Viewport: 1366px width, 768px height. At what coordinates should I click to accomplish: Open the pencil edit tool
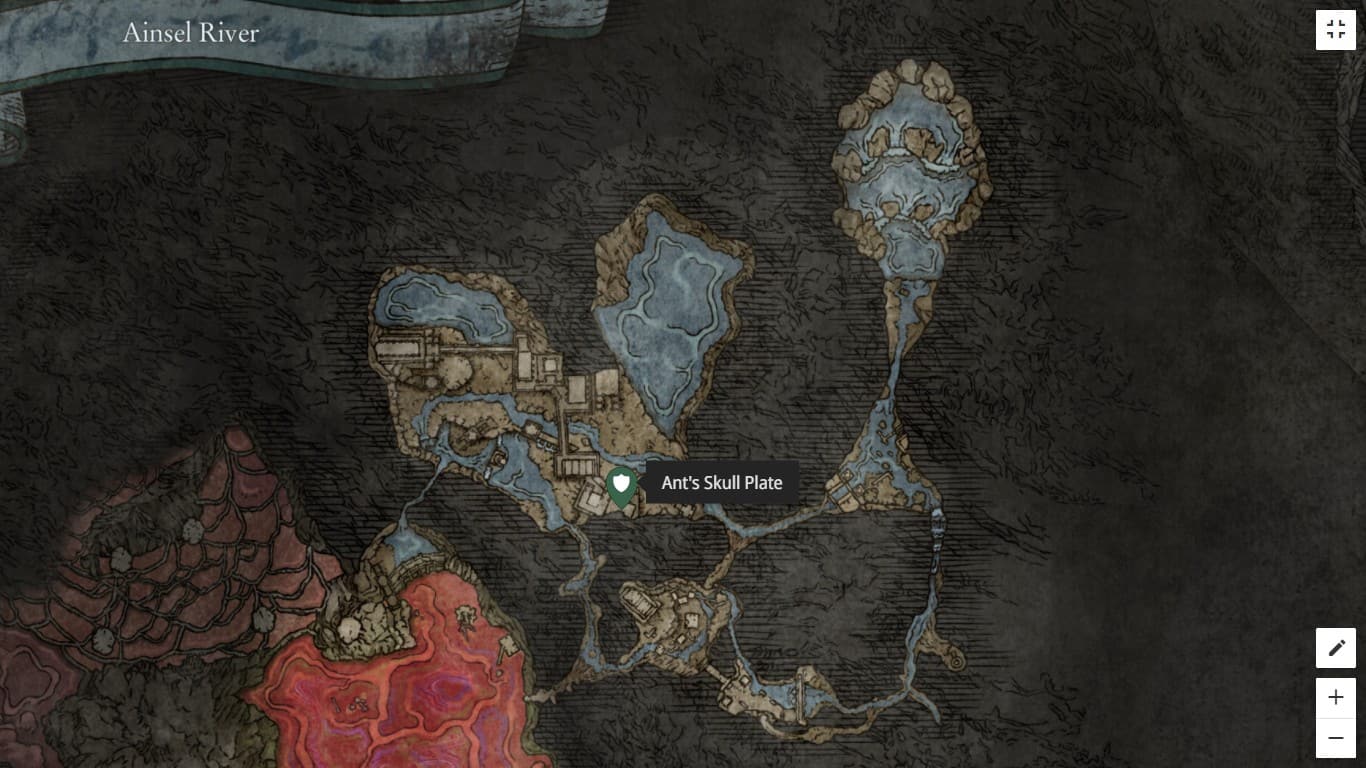pyautogui.click(x=1335, y=648)
